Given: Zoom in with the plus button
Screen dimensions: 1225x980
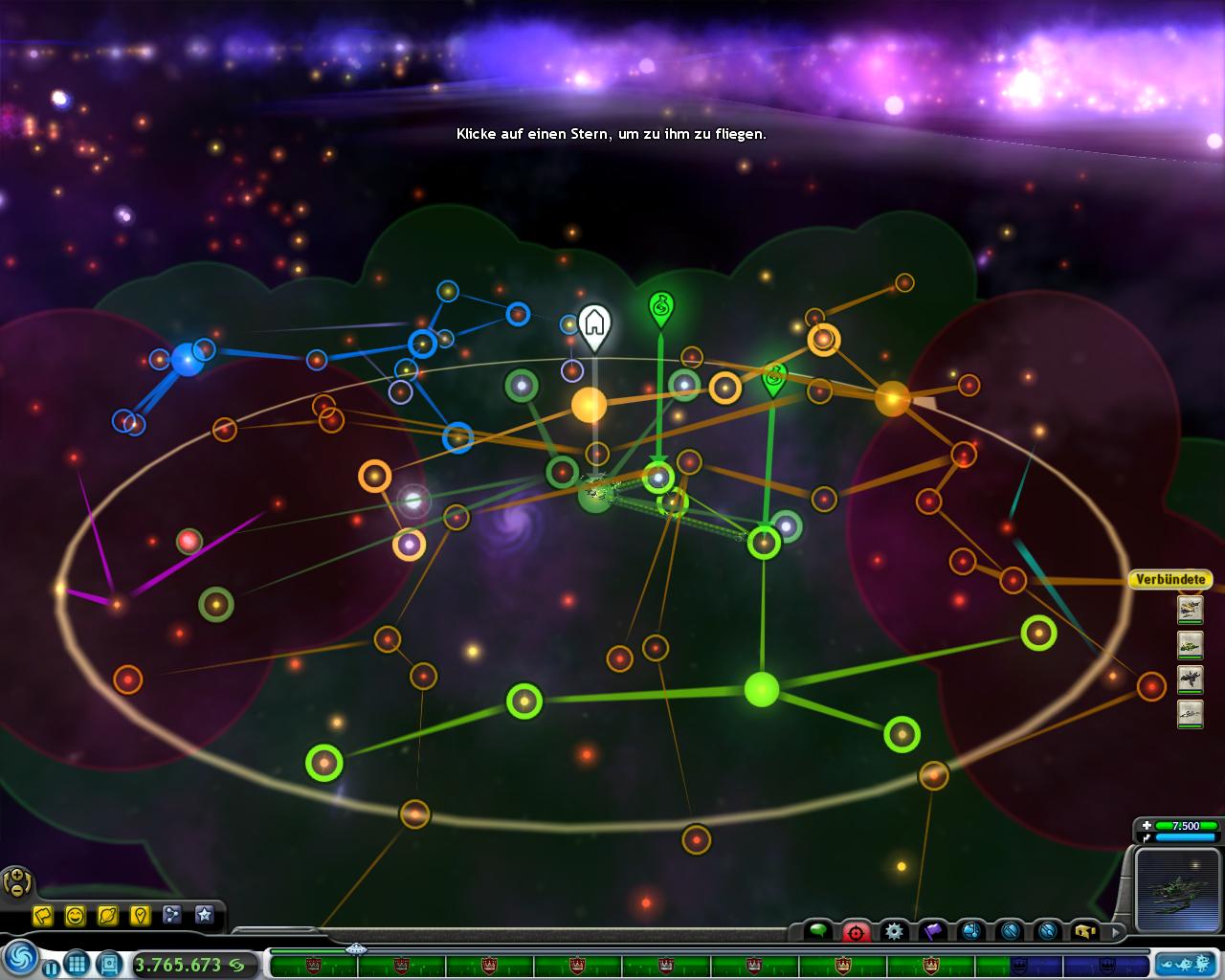Looking at the screenshot, I should click(x=16, y=875).
